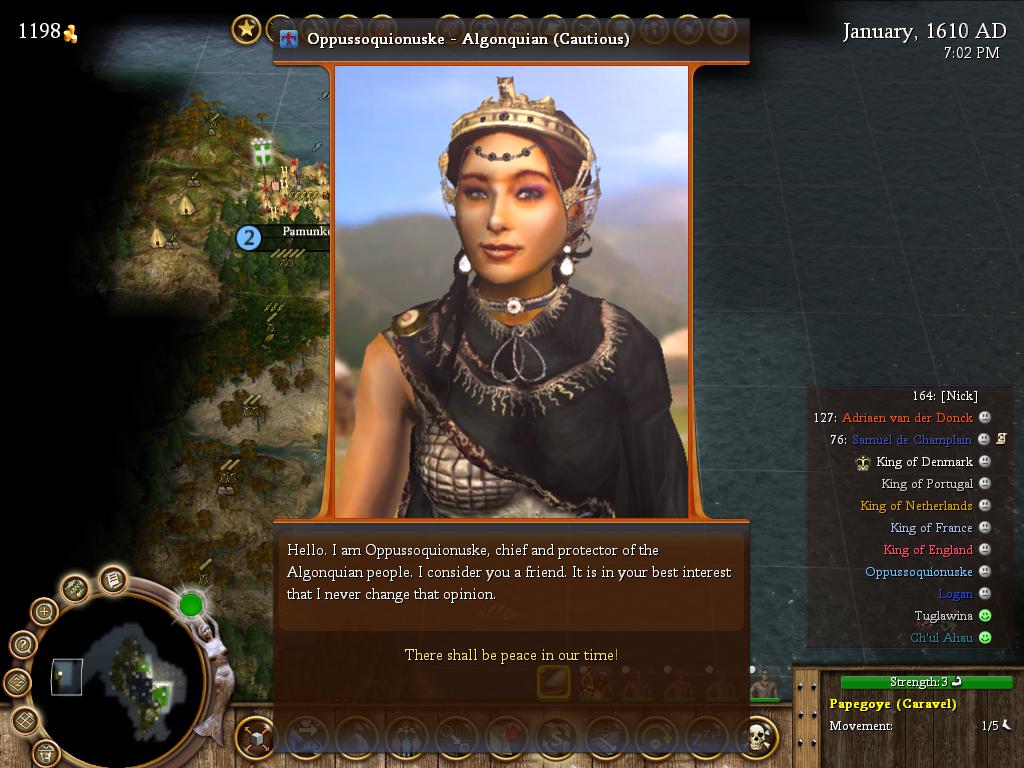This screenshot has height=768, width=1024.
Task: Toggle the wavy diamond button by minimap
Action: pos(17,683)
